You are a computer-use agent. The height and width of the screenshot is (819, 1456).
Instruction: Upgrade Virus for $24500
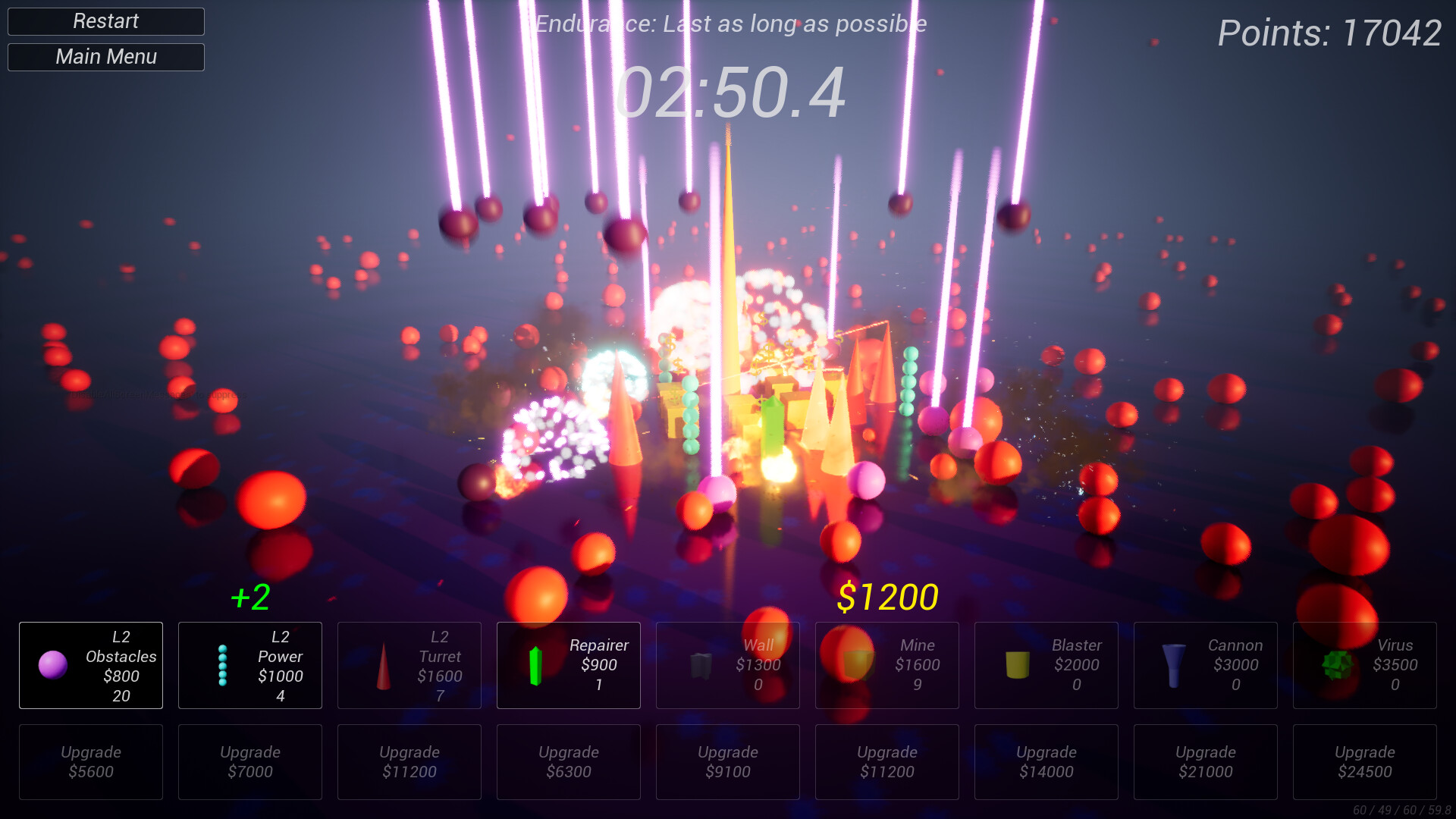[x=1364, y=761]
